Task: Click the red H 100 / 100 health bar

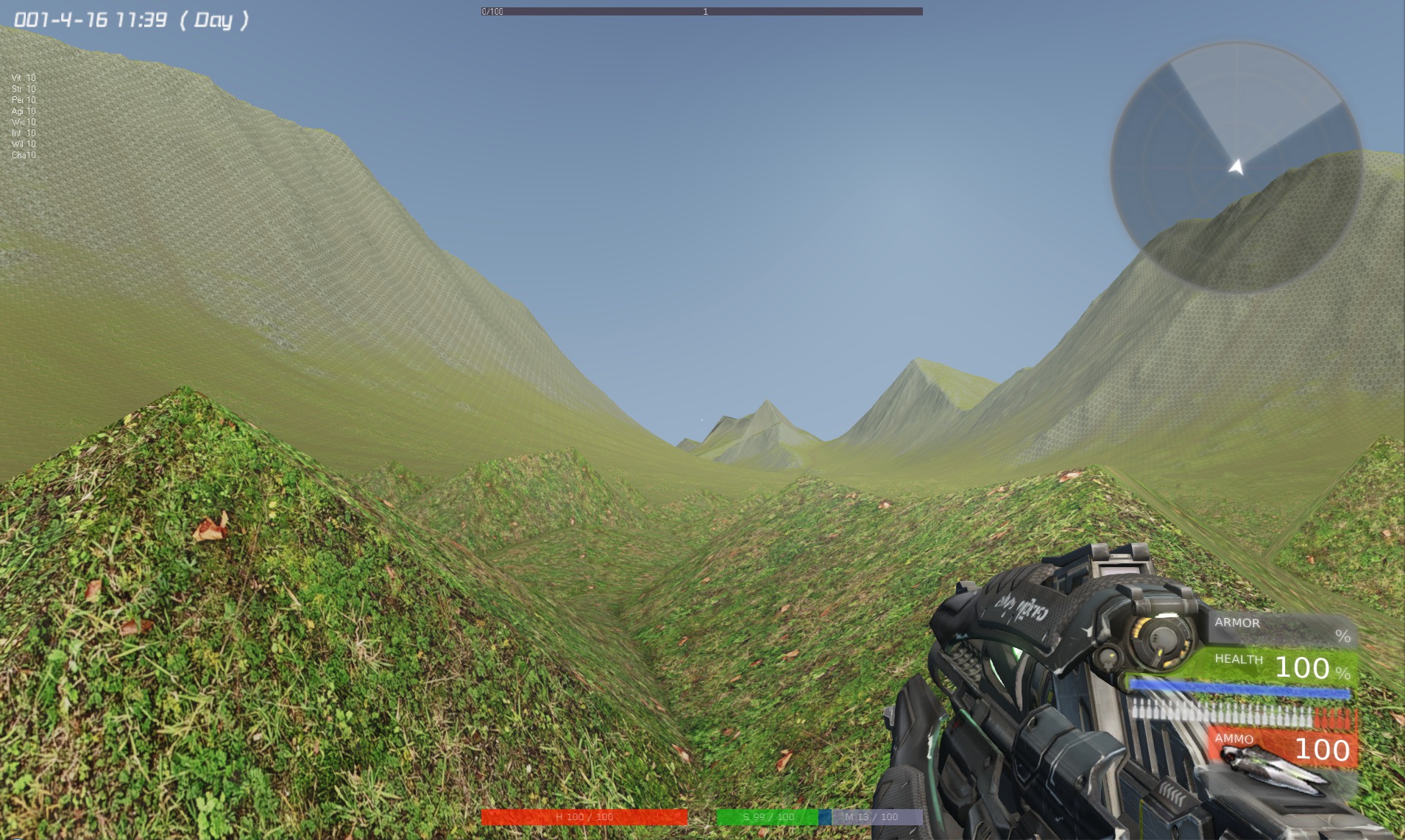Action: pyautogui.click(x=583, y=816)
